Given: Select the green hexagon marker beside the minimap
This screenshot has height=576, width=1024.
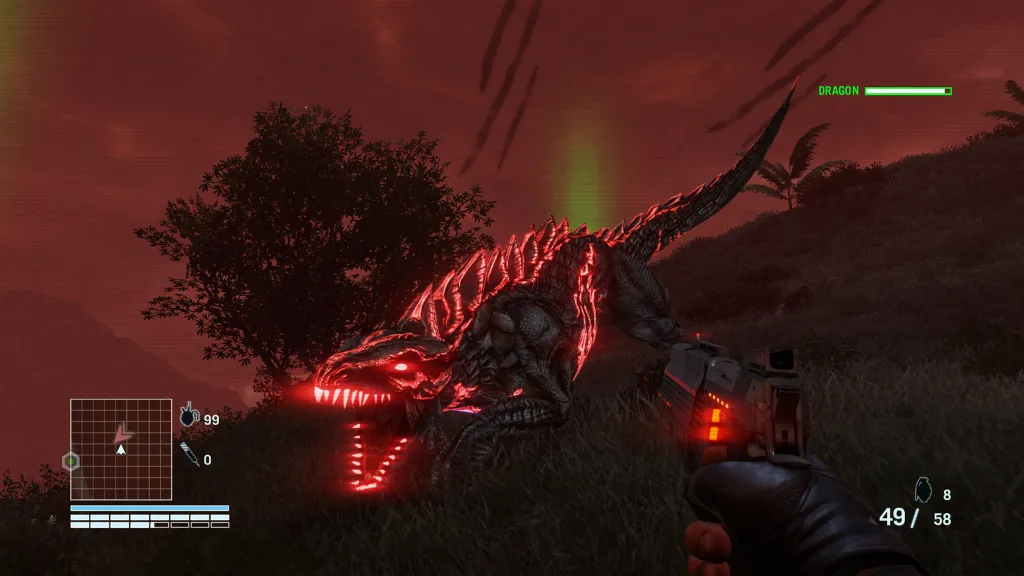Looking at the screenshot, I should 70,461.
